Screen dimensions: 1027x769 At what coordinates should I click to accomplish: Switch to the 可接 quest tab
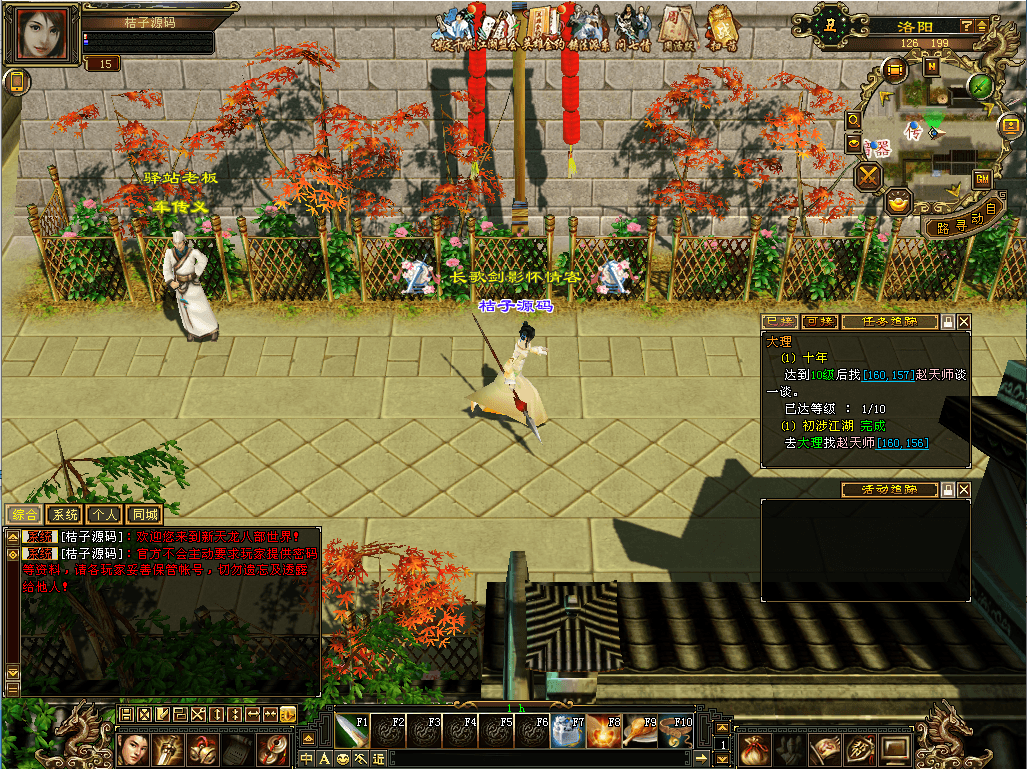point(820,322)
